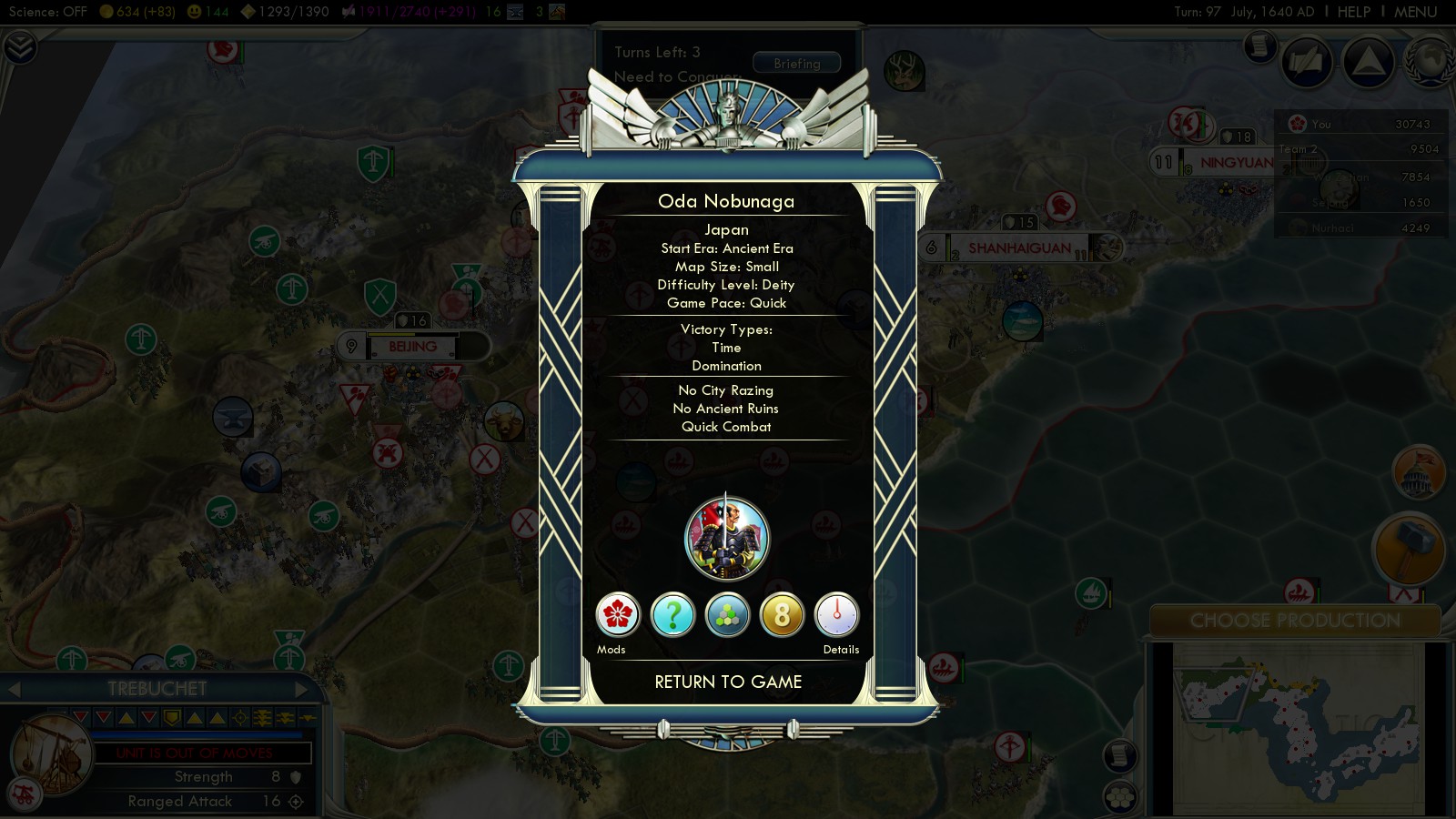Open the MENU in the top bar
This screenshot has height=819, width=1456.
coord(1415,12)
